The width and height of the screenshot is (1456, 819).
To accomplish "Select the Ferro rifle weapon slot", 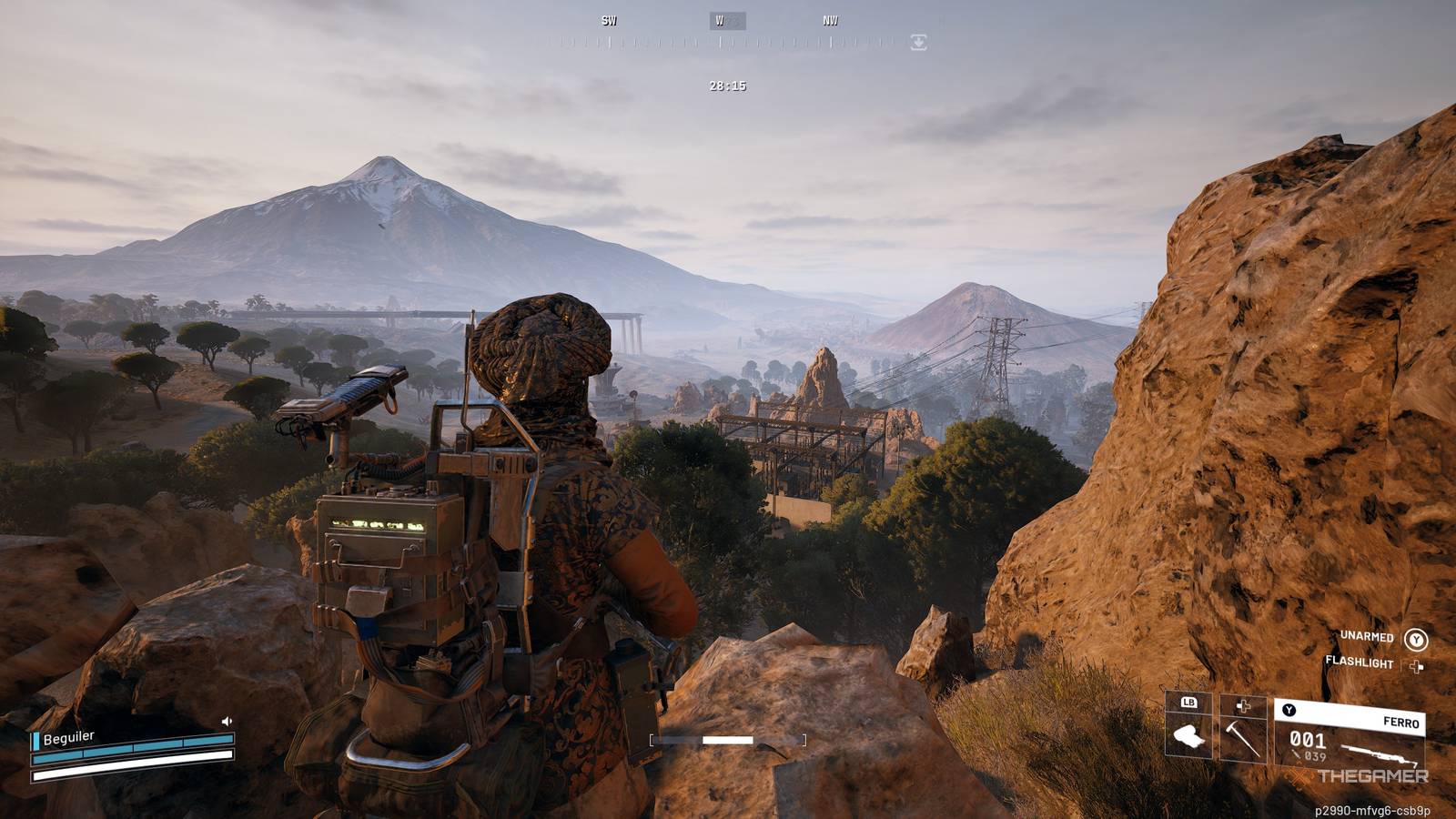I will click(x=1349, y=735).
